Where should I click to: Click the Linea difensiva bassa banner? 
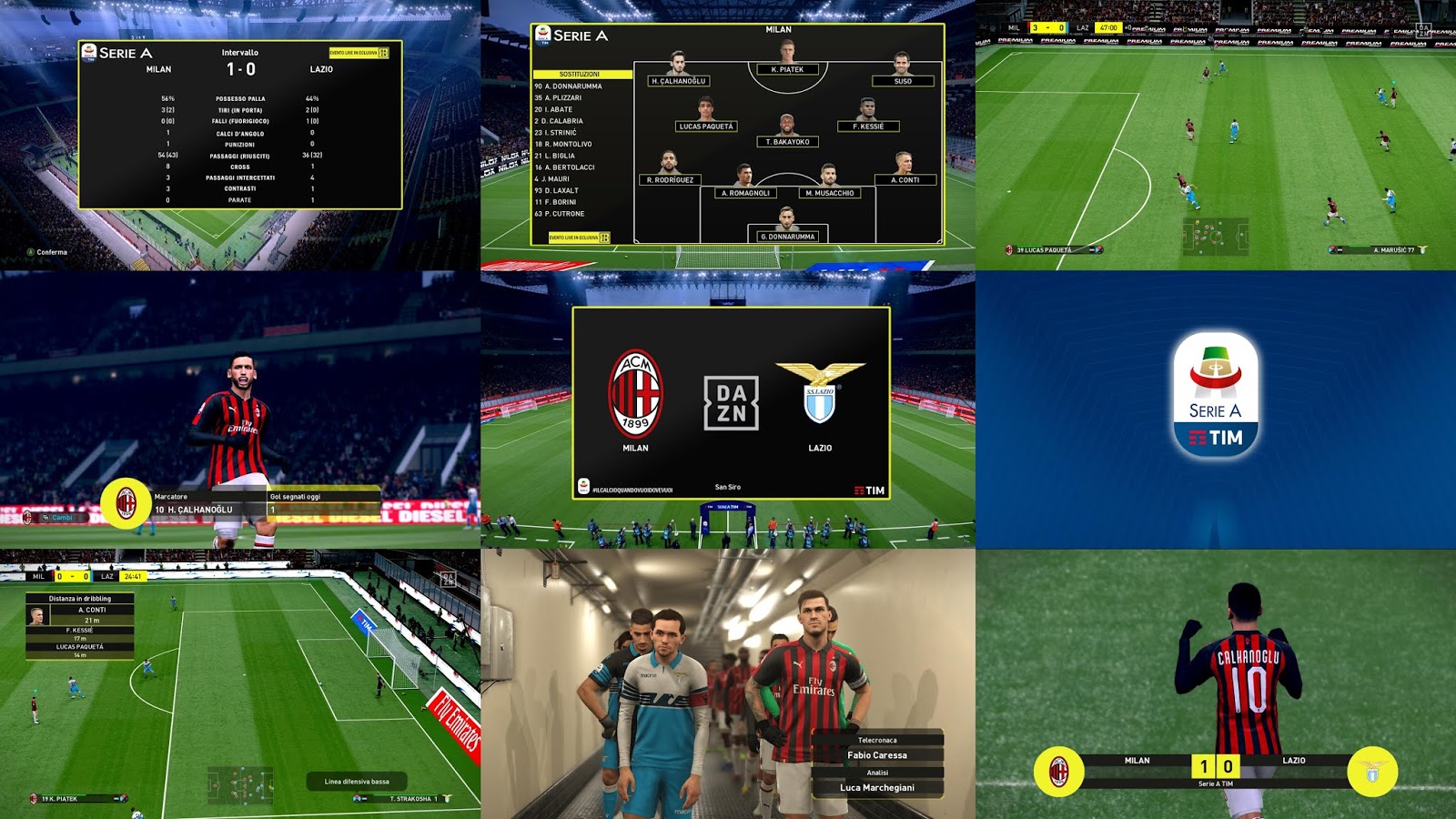pyautogui.click(x=355, y=780)
